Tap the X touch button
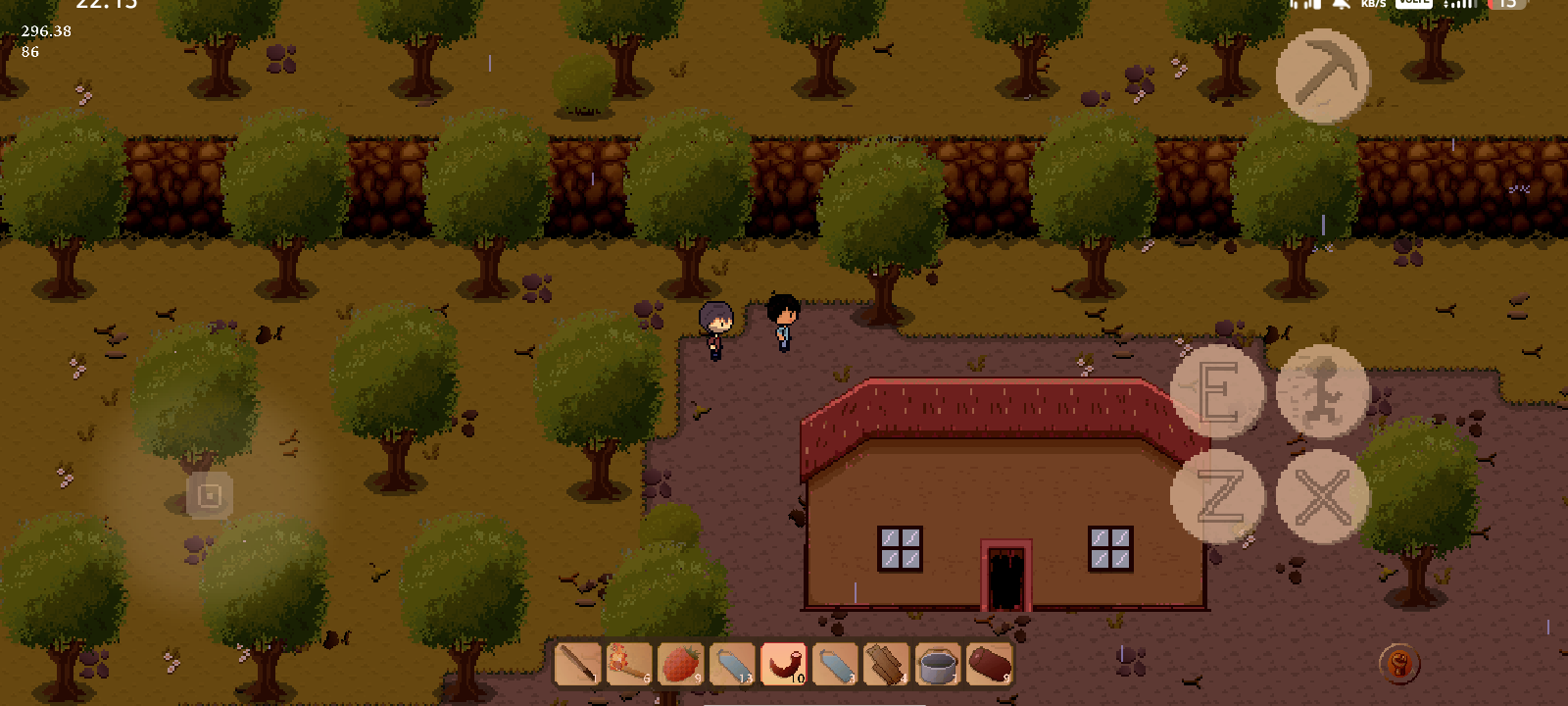Image resolution: width=1568 pixels, height=706 pixels. tap(1322, 496)
